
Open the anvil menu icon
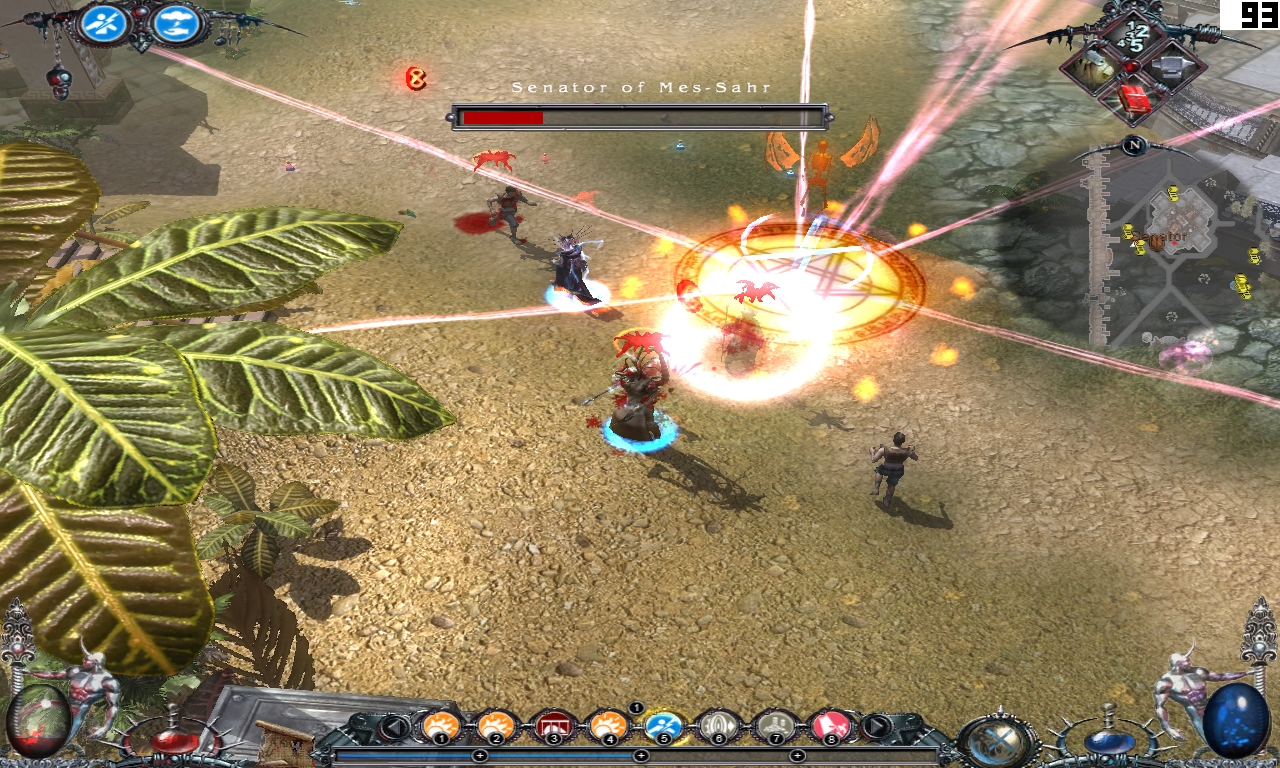click(1169, 65)
